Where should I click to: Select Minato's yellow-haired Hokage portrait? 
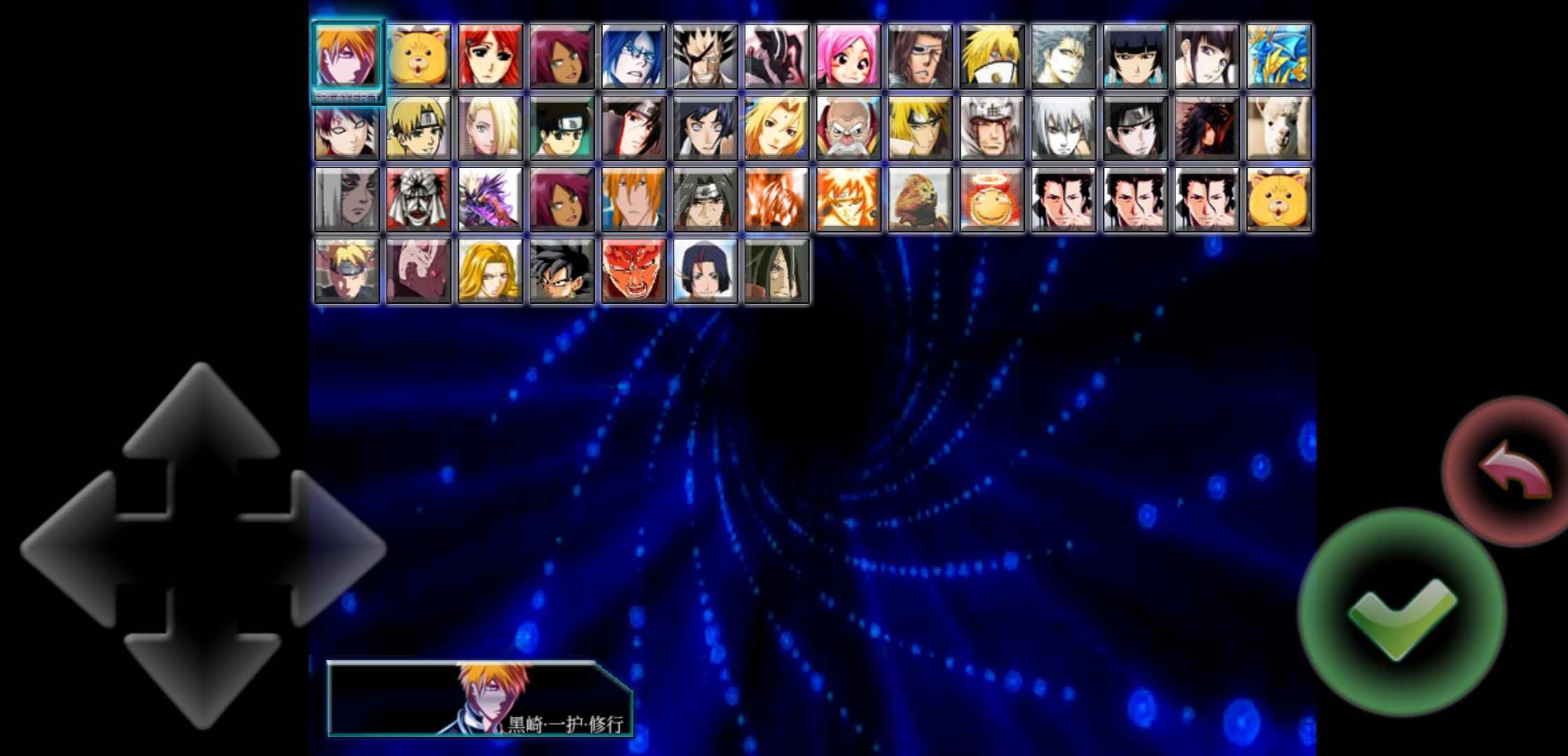[x=920, y=129]
